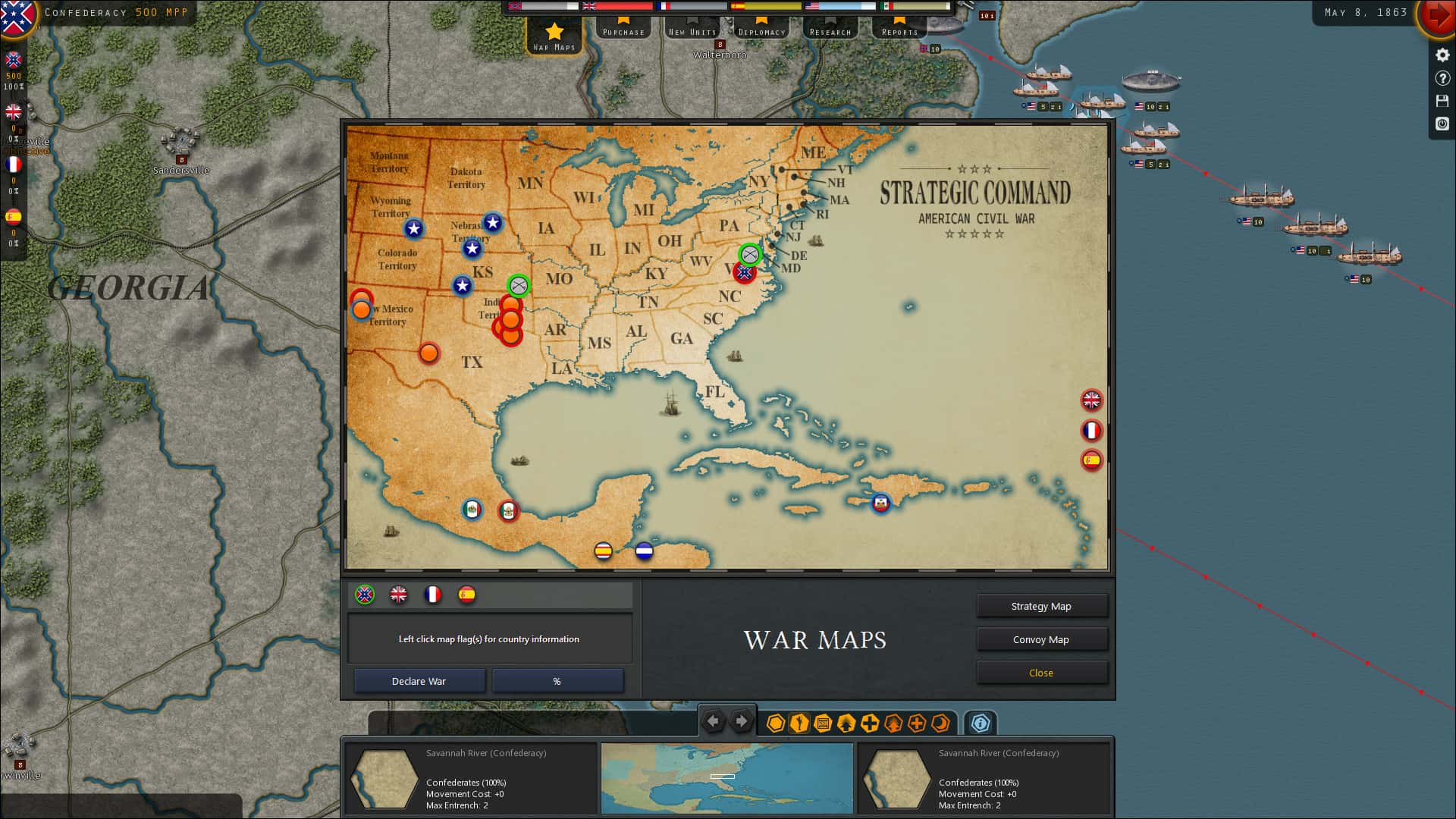Screen dimensions: 1456x819
Task: Select the blue hex info icon in bottom toolbar
Action: pos(981,724)
